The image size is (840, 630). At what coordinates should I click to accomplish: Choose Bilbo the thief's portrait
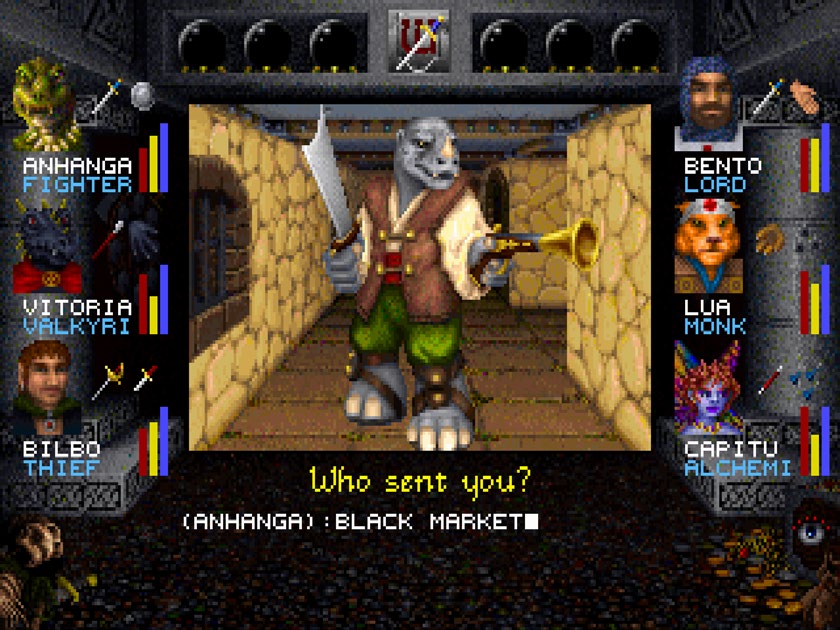click(46, 386)
